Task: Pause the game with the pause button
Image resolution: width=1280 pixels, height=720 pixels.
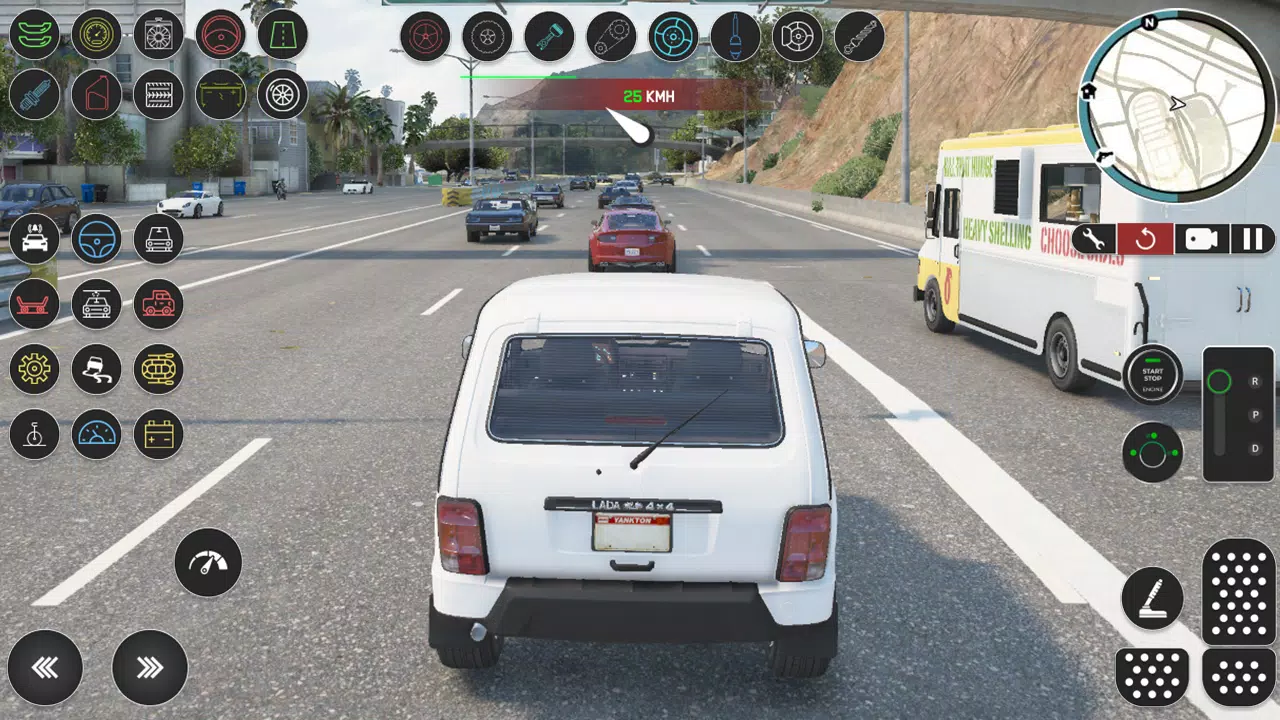Action: (x=1253, y=239)
